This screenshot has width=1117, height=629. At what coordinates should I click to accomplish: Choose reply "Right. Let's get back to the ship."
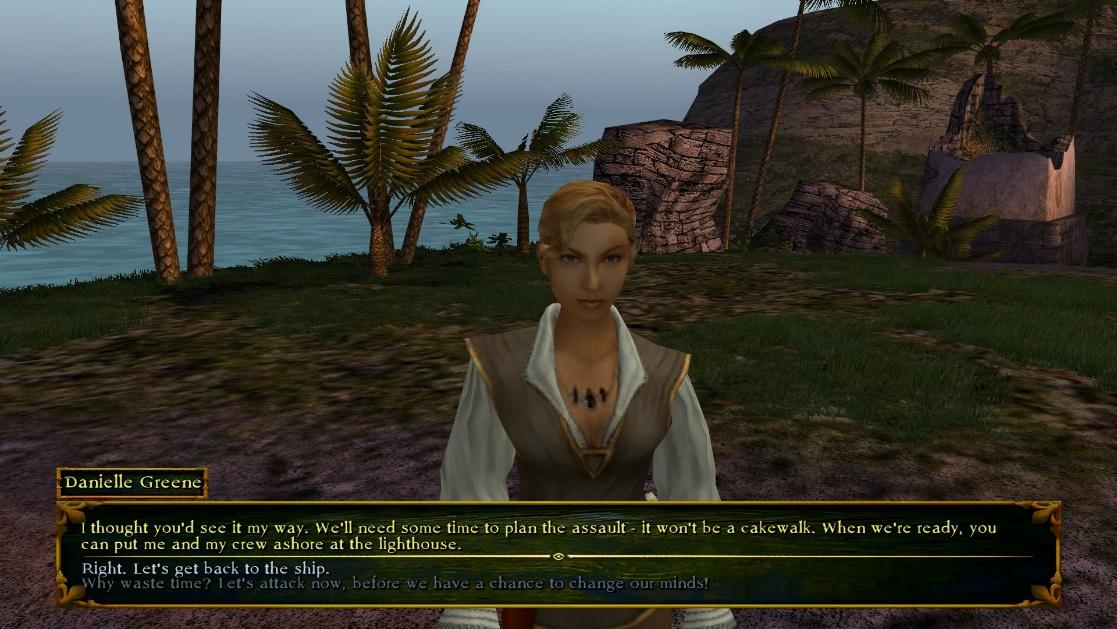(206, 568)
